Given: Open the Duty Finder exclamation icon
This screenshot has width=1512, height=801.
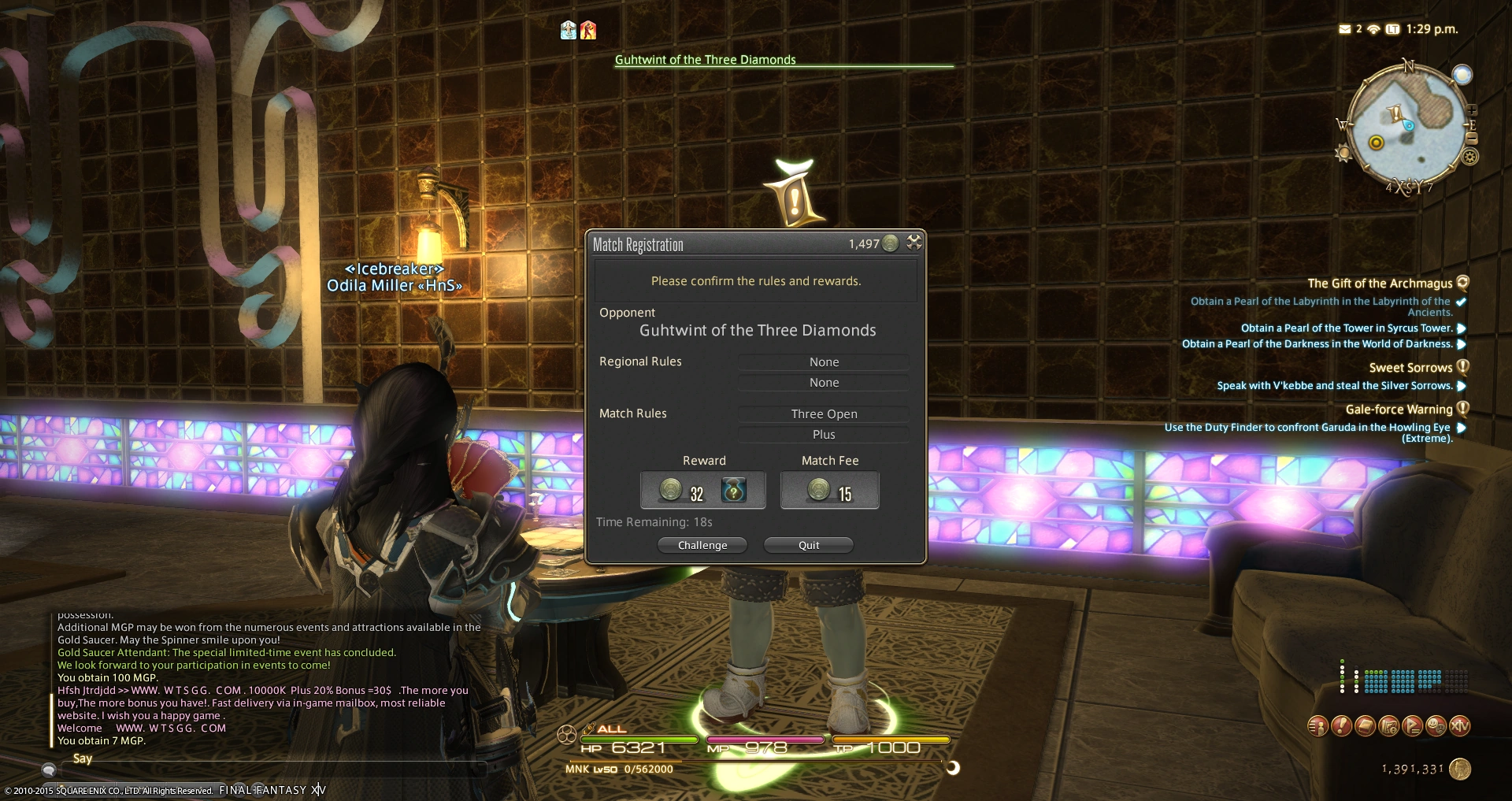Looking at the screenshot, I should tap(1342, 726).
